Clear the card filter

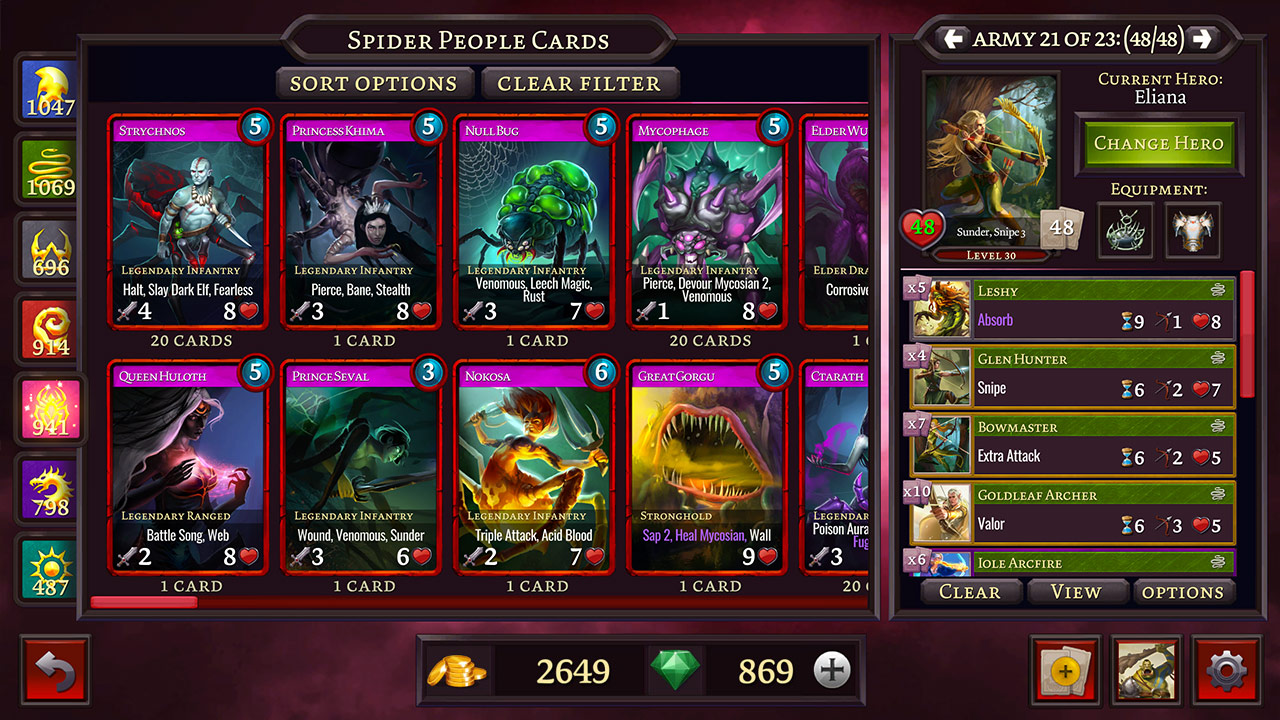pyautogui.click(x=579, y=84)
